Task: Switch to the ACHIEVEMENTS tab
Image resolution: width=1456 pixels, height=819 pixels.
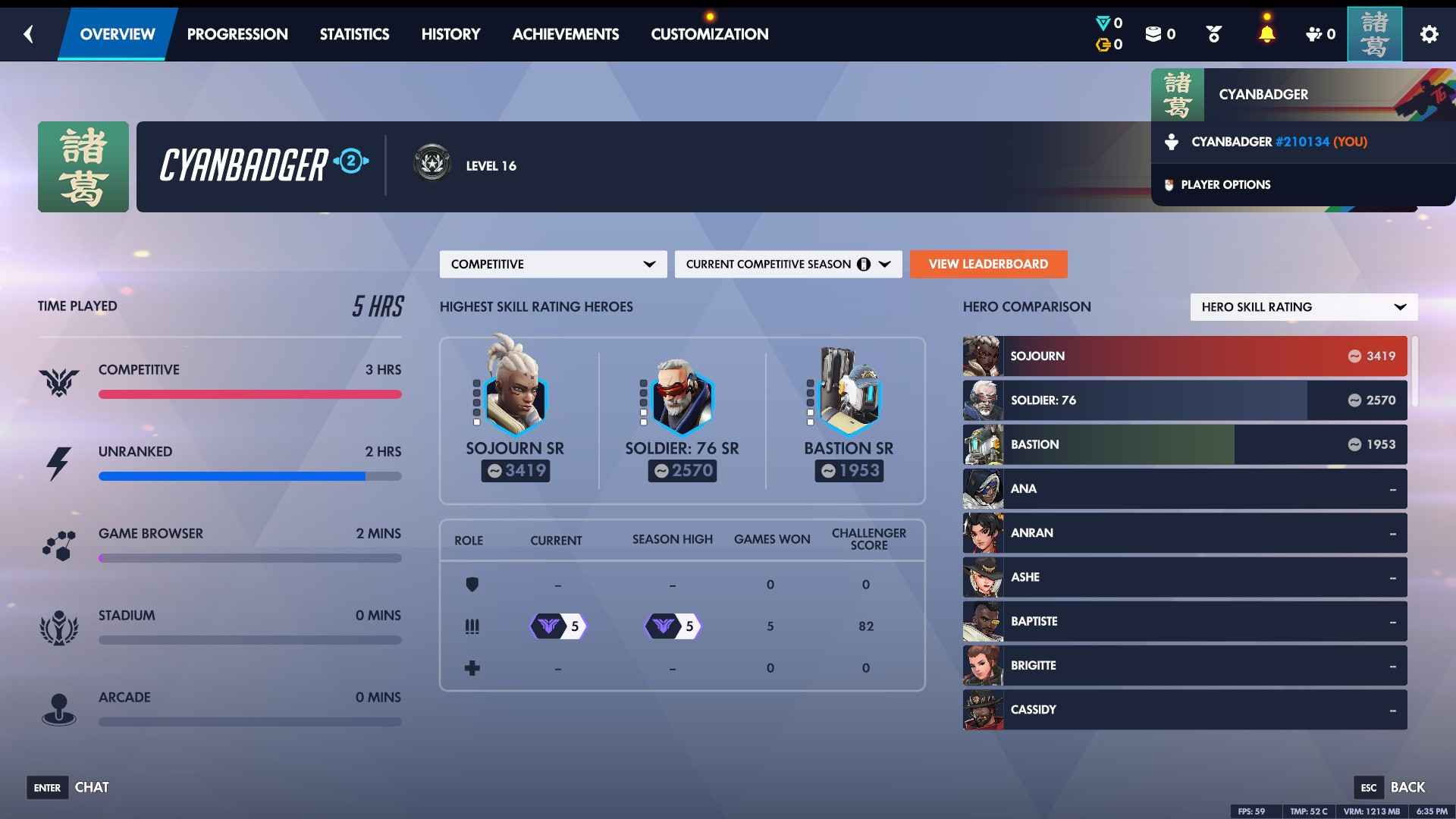Action: tap(565, 33)
